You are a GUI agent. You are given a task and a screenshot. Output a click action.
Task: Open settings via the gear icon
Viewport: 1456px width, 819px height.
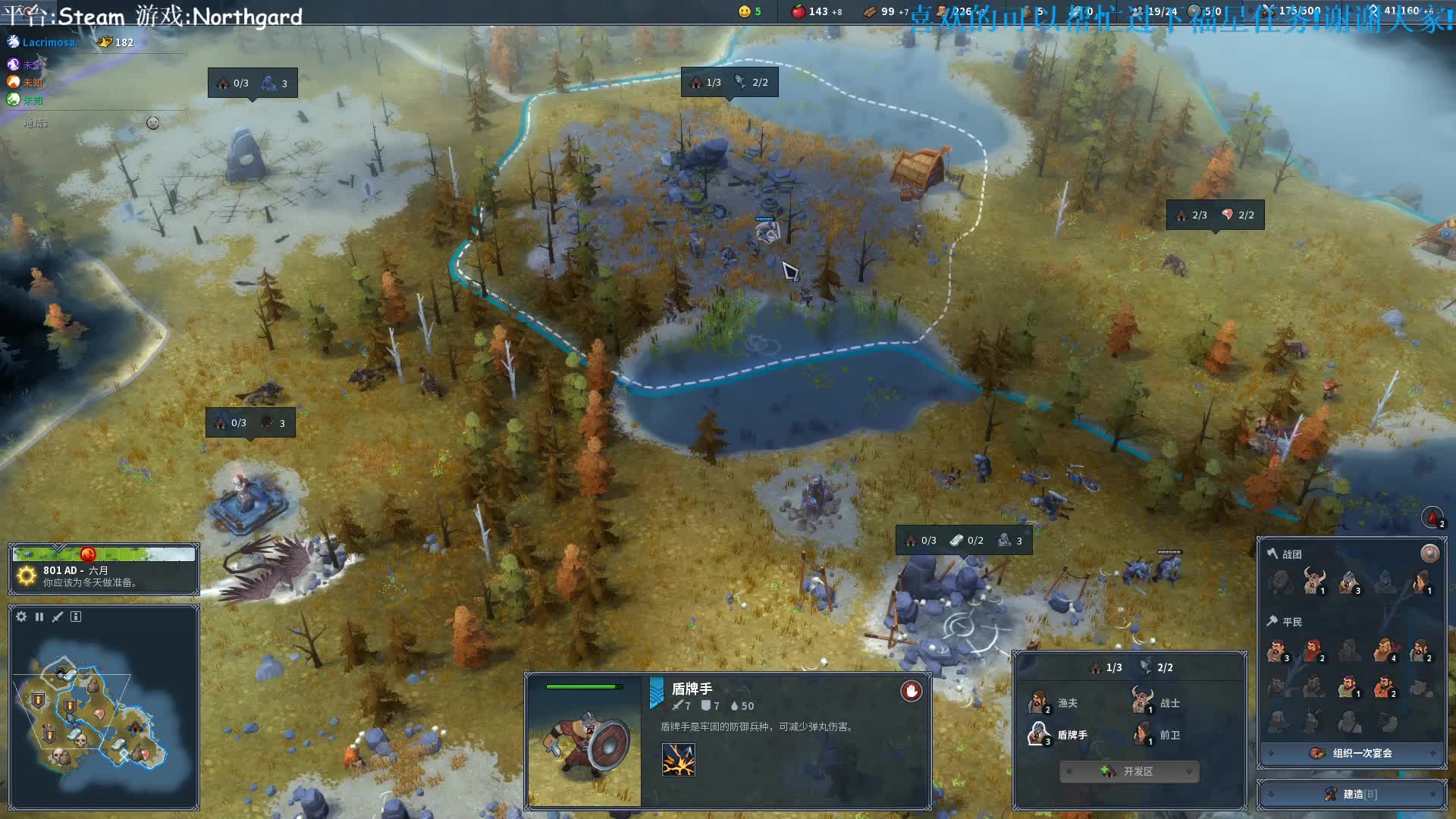pyautogui.click(x=21, y=617)
